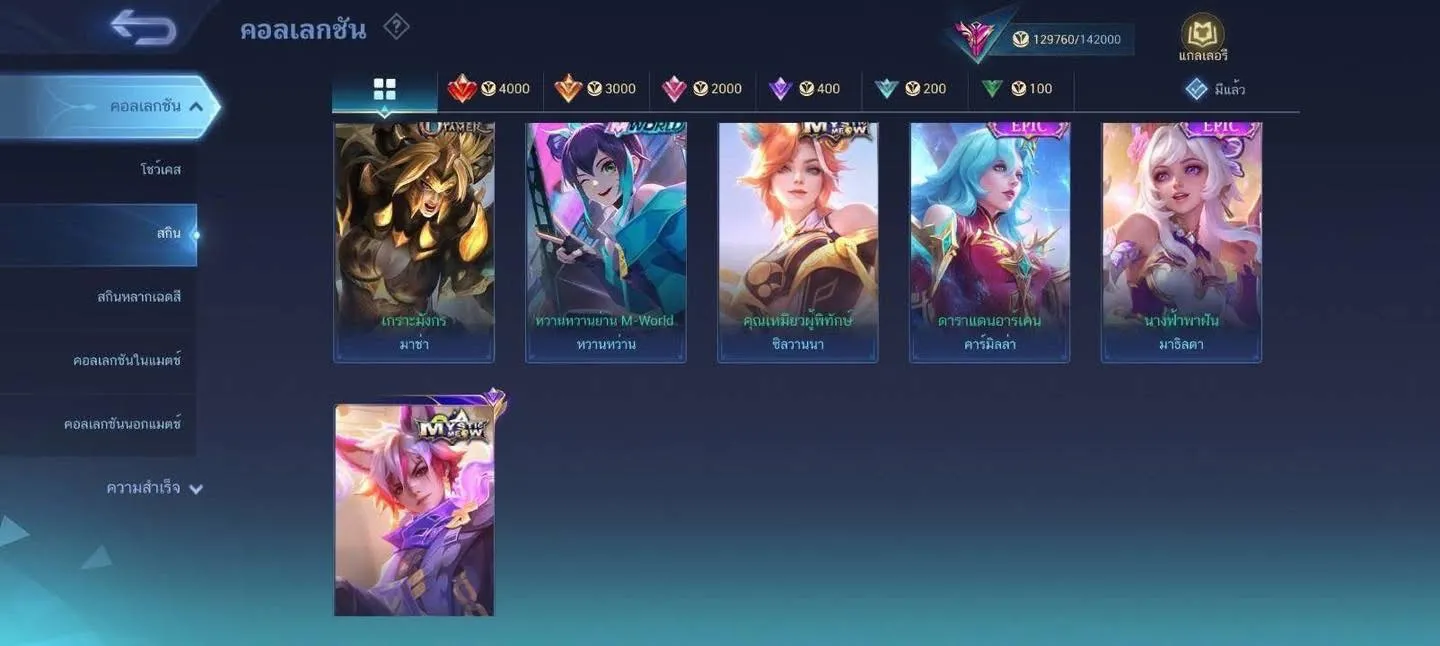Filter skins by the 3000 point tier

click(x=596, y=89)
